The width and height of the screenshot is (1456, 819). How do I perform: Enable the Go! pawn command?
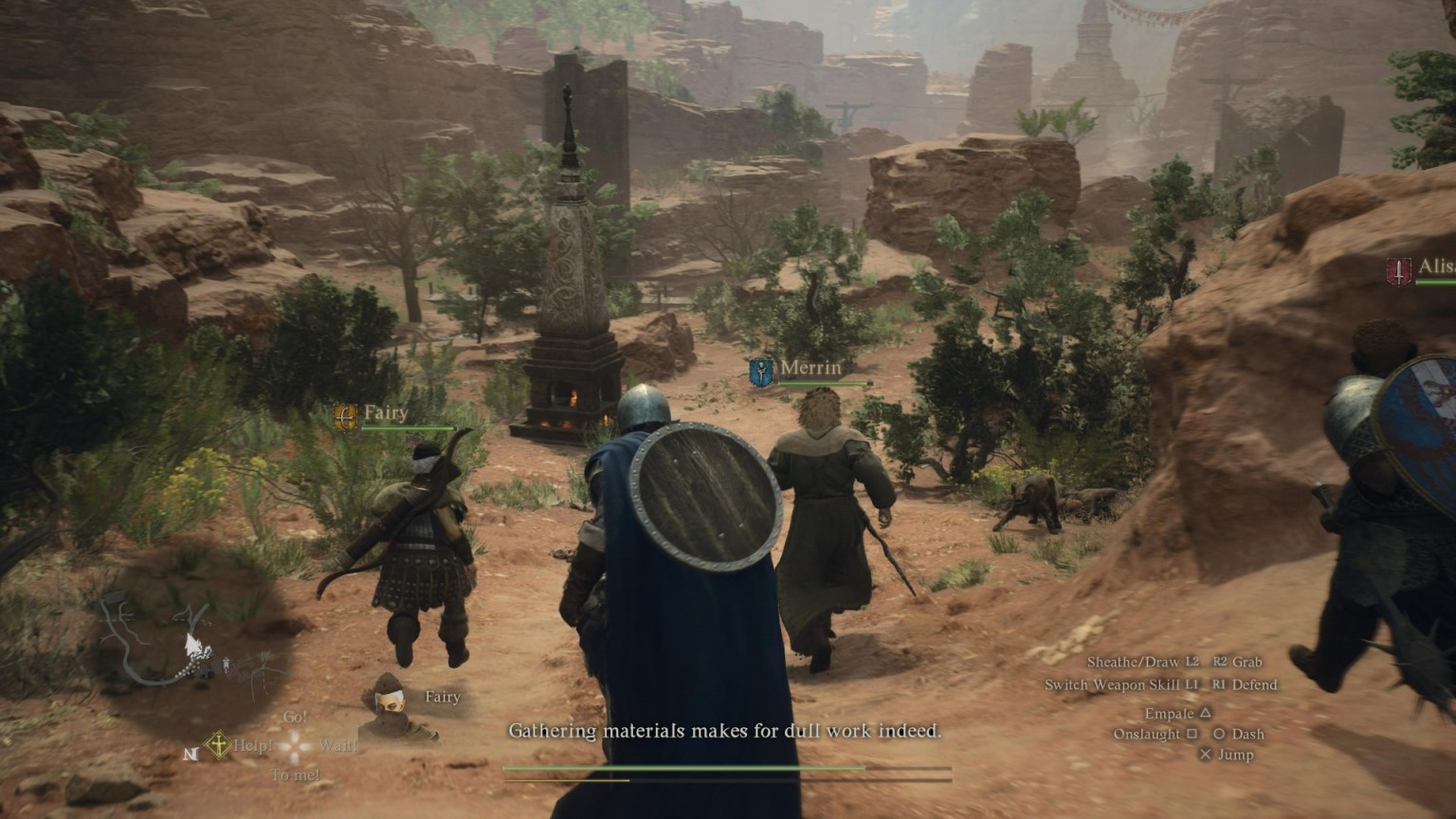point(296,717)
